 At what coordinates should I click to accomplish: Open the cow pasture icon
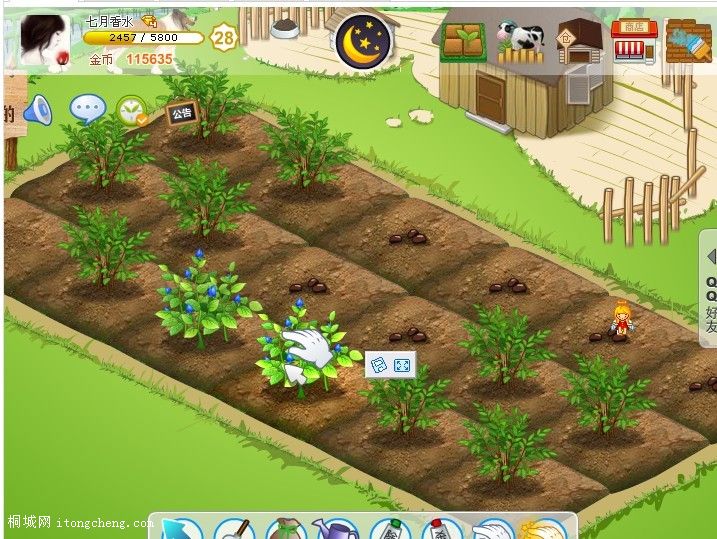(520, 42)
